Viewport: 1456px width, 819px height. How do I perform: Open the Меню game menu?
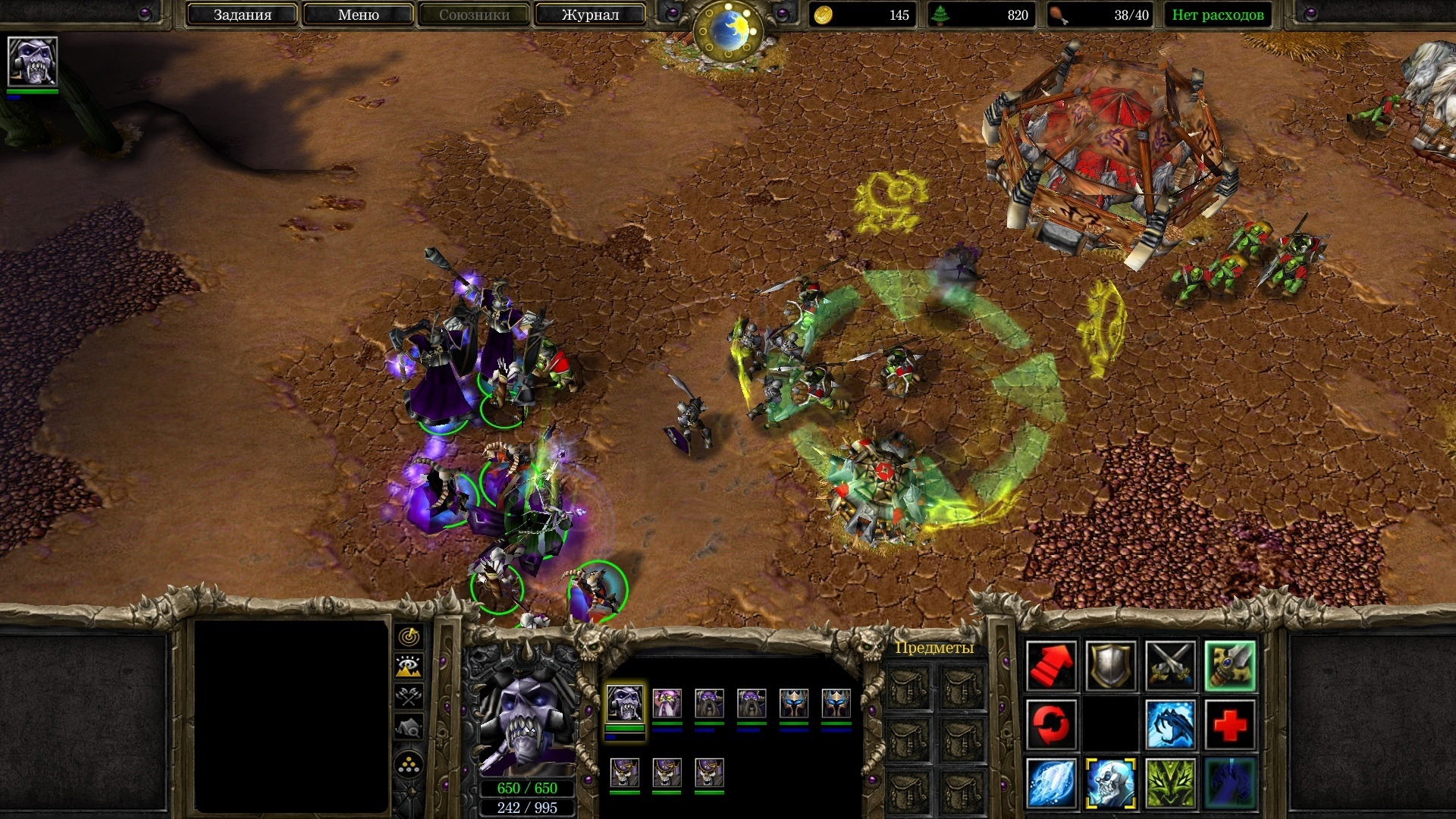coord(358,14)
